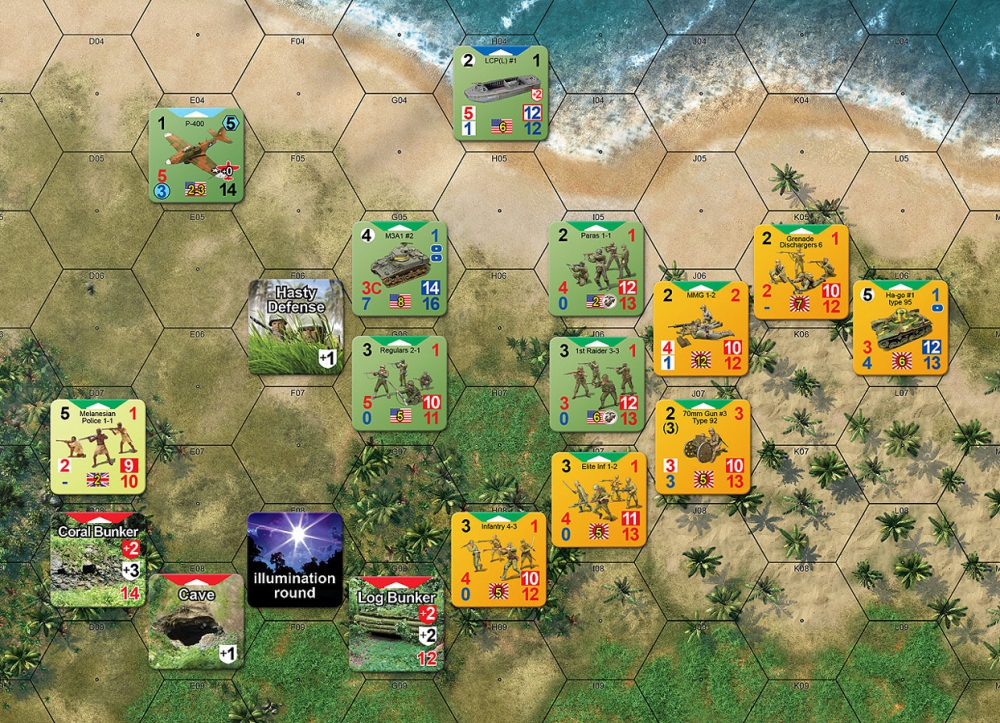Pick the Ha-go #1 type 95 tank counter
The image size is (1000, 723).
pyautogui.click(x=900, y=327)
